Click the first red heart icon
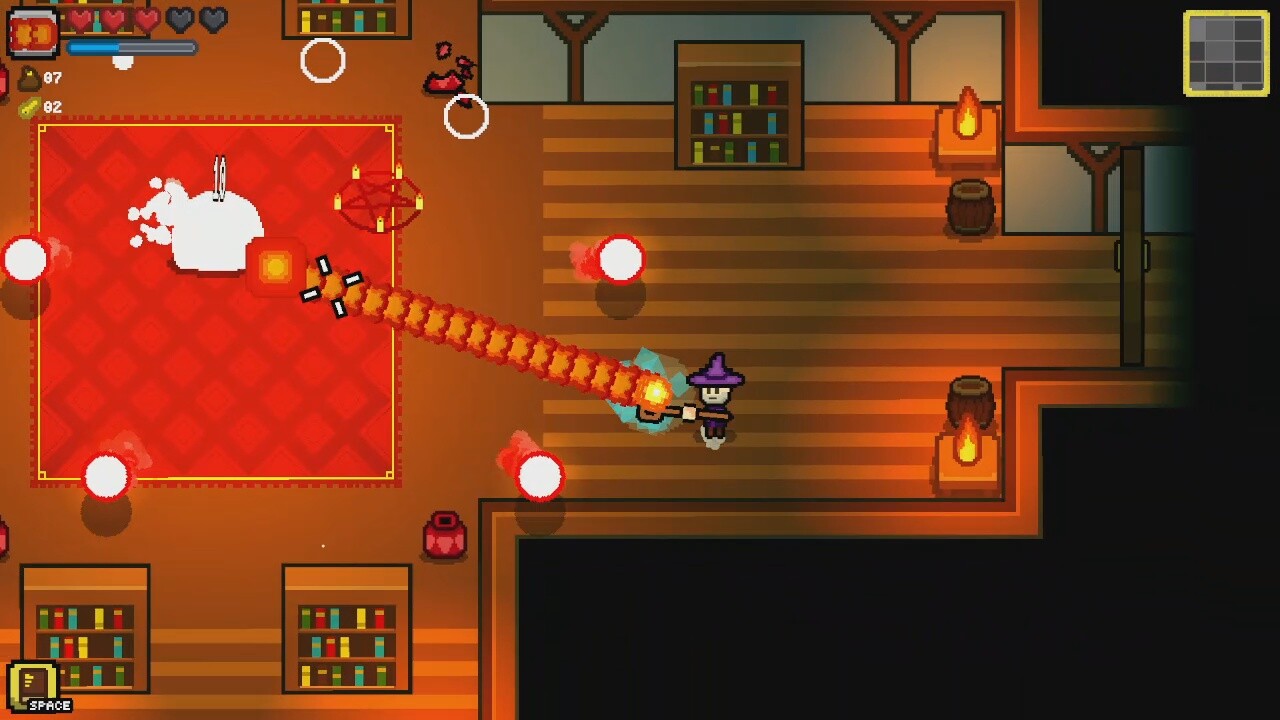 83,18
